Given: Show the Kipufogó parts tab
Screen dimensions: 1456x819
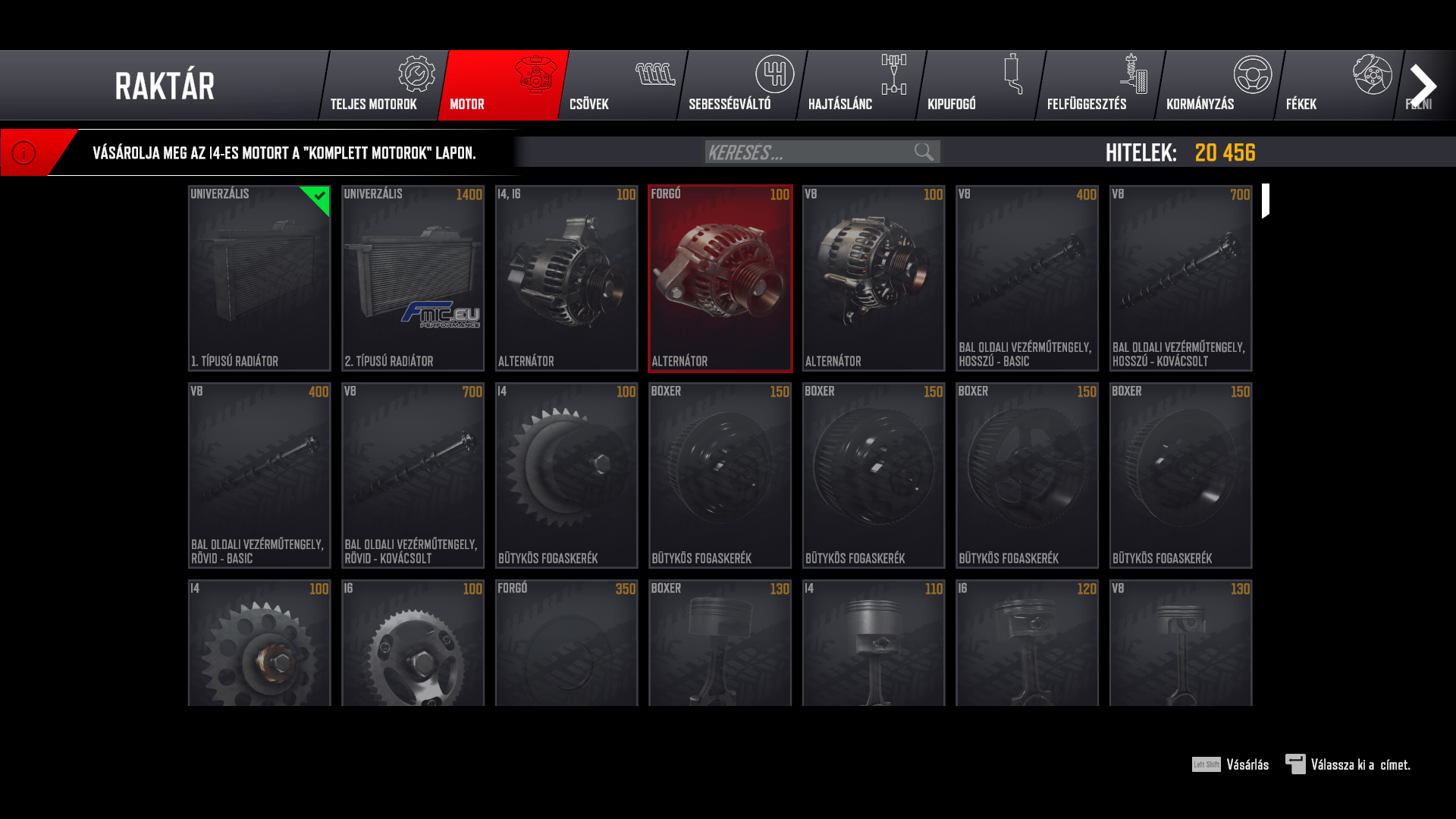Looking at the screenshot, I should [x=980, y=86].
